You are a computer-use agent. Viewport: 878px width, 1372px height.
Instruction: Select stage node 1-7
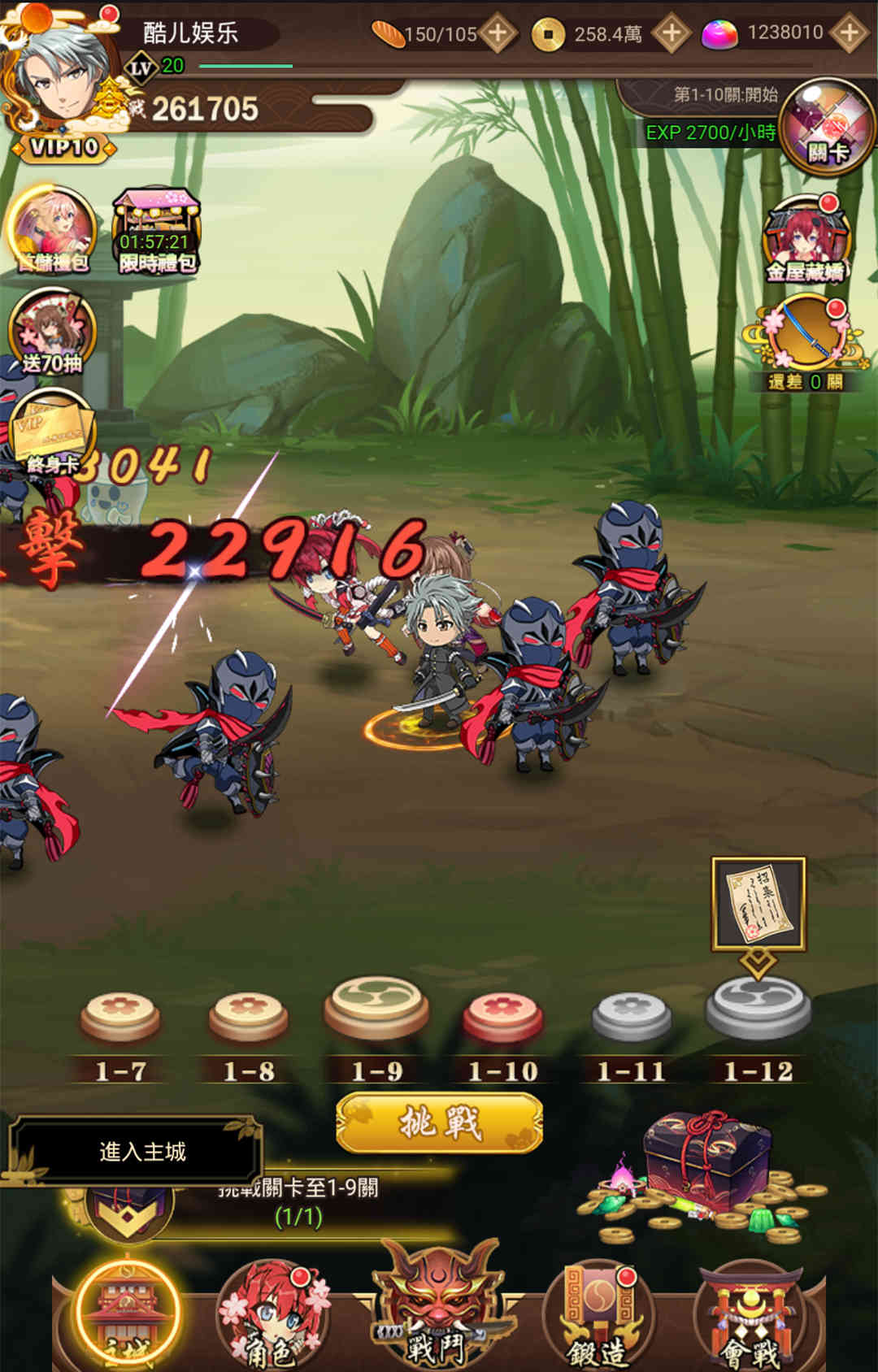120,1016
